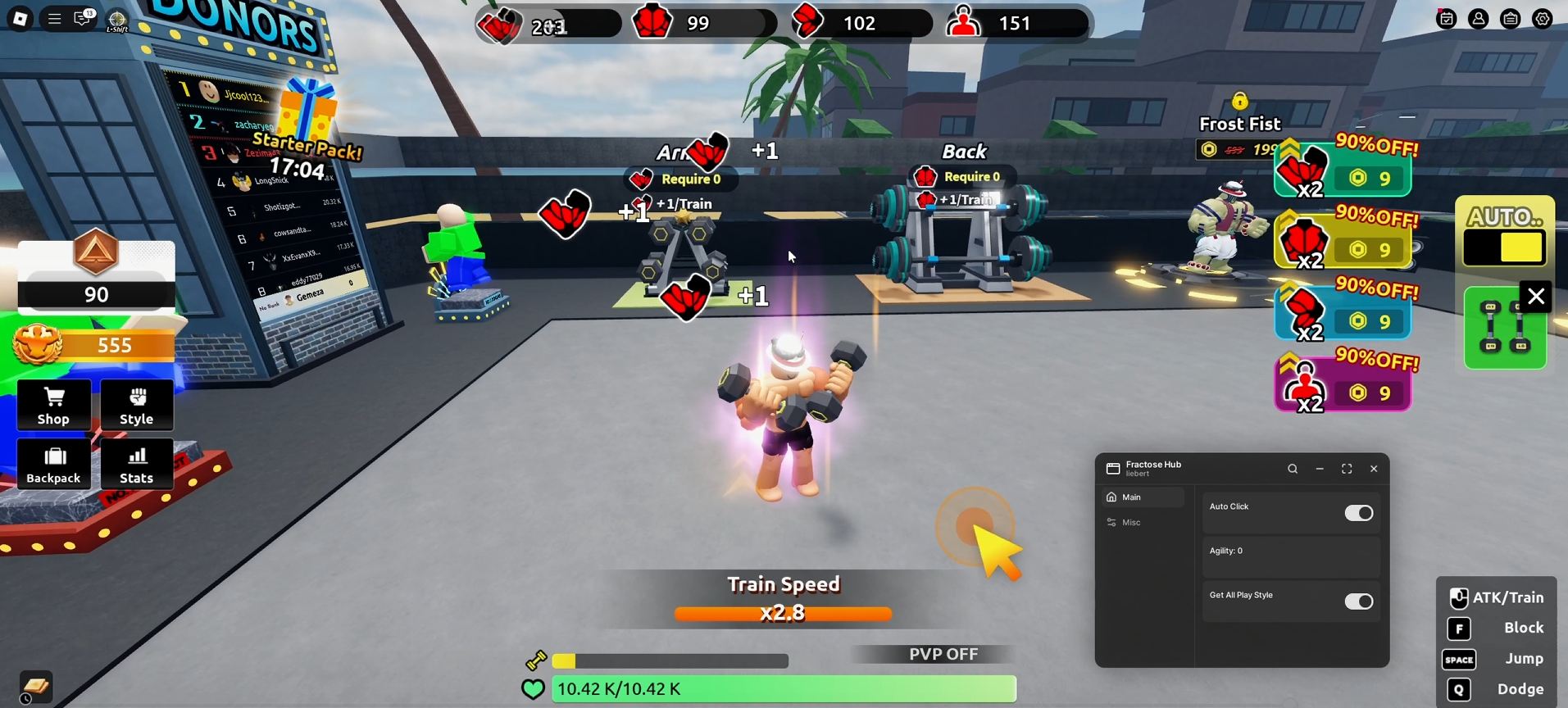The height and width of the screenshot is (708, 1568).
Task: Open the gear settings icon
Action: click(x=1542, y=19)
